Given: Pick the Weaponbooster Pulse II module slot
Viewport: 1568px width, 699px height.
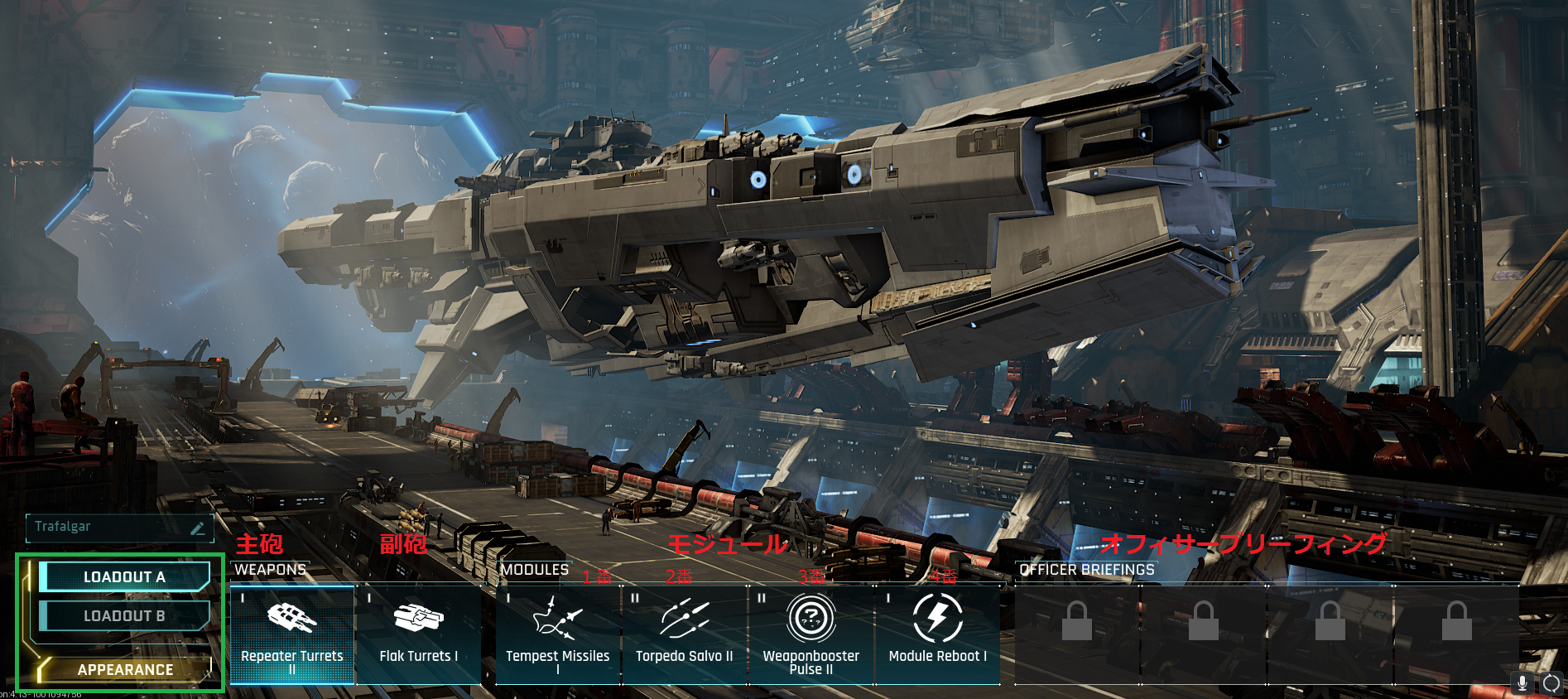Looking at the screenshot, I should click(x=811, y=634).
